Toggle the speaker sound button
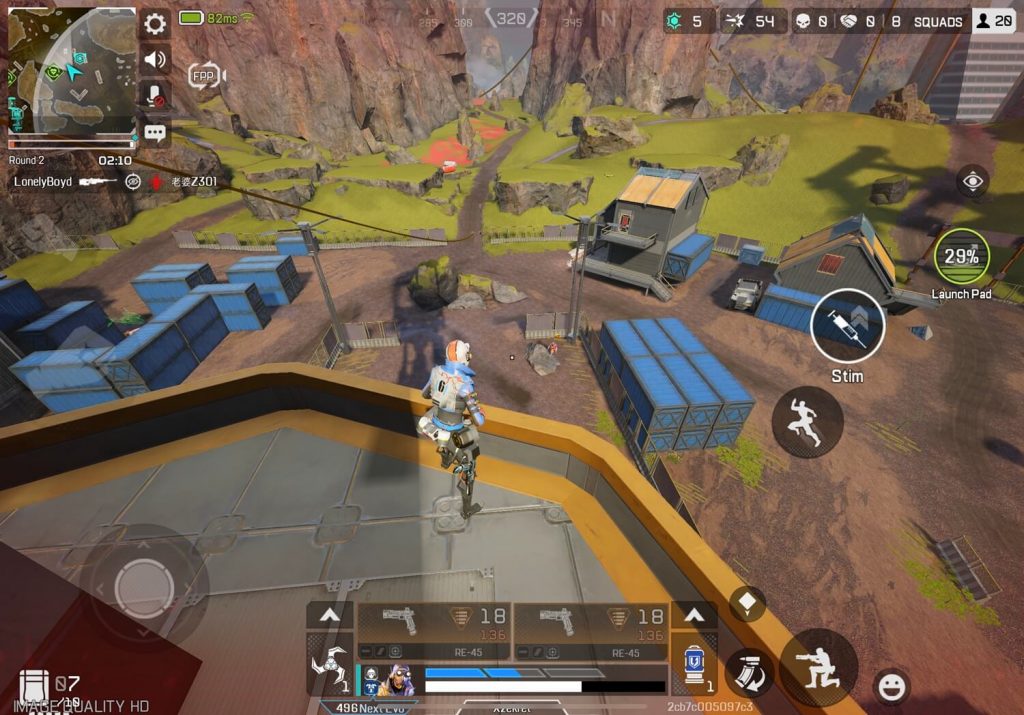The height and width of the screenshot is (715, 1024). tap(155, 59)
